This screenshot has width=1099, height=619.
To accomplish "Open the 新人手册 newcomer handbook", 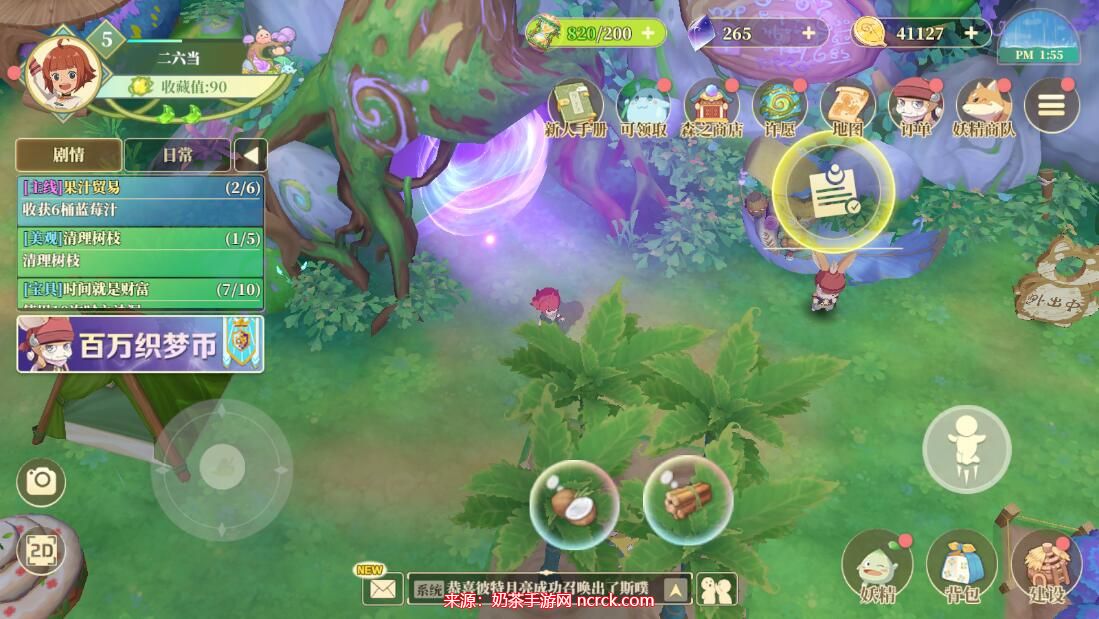I will coord(575,105).
